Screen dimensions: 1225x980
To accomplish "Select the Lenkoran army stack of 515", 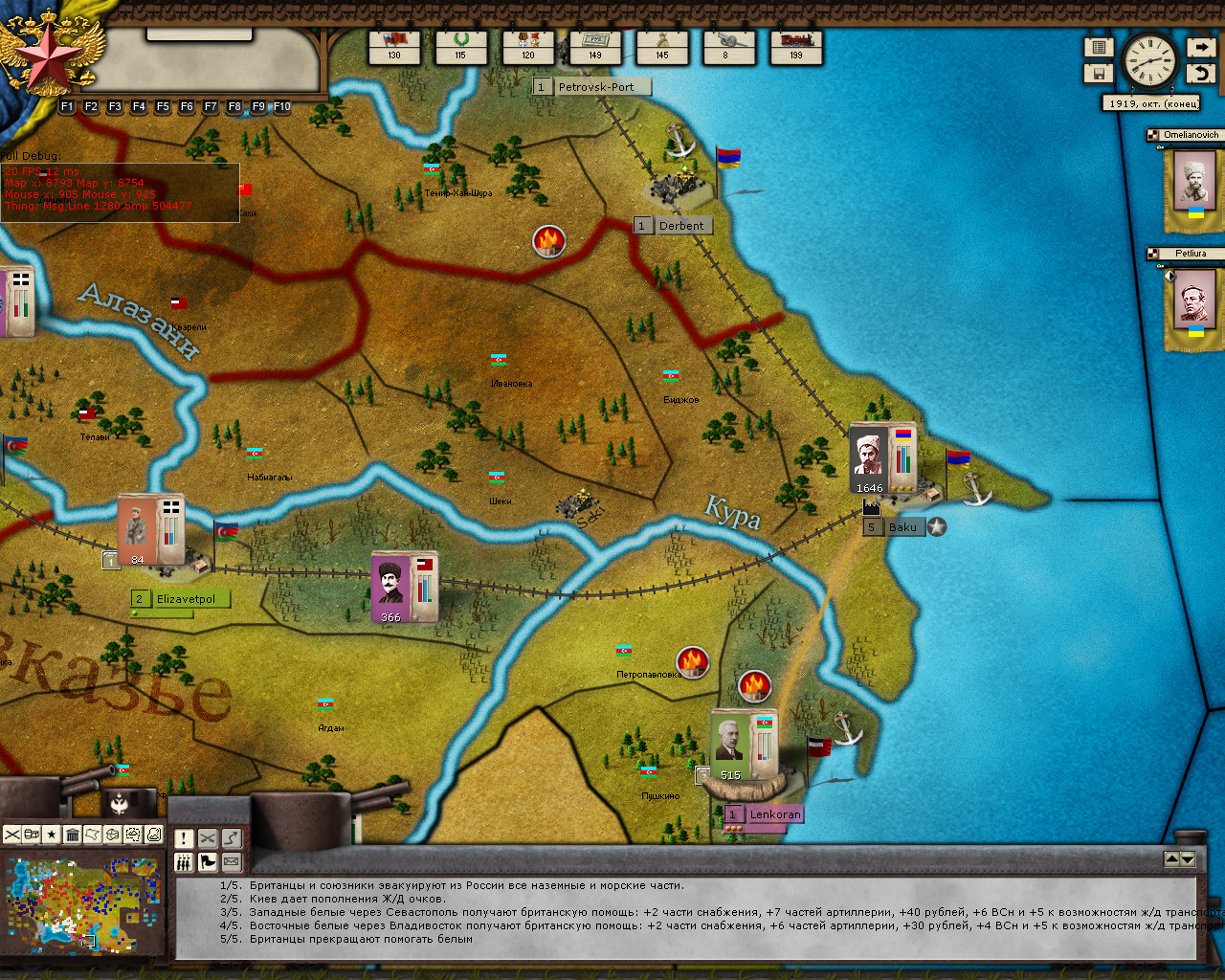I will (743, 745).
